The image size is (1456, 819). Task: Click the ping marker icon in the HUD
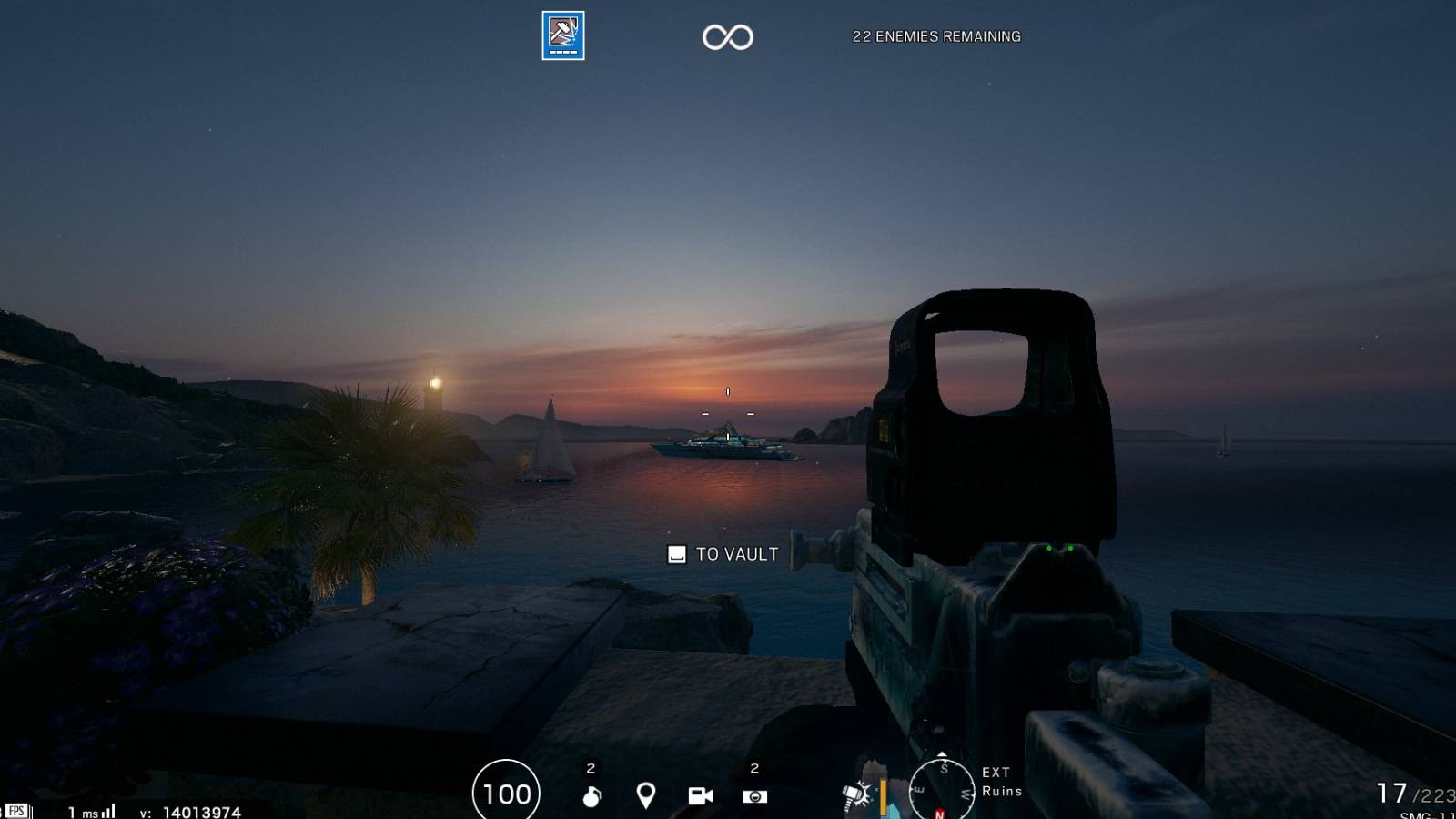647,794
